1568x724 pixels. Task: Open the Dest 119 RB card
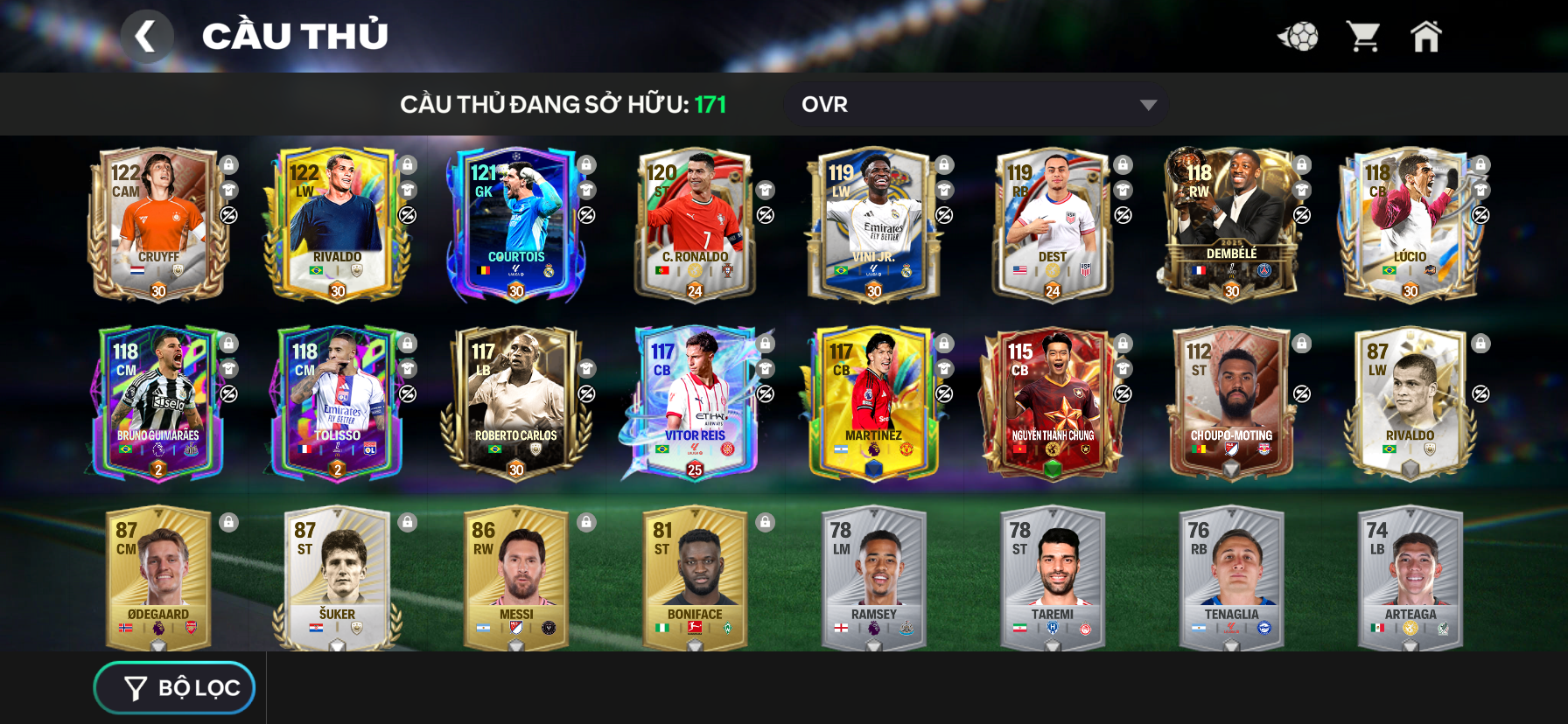(1052, 225)
